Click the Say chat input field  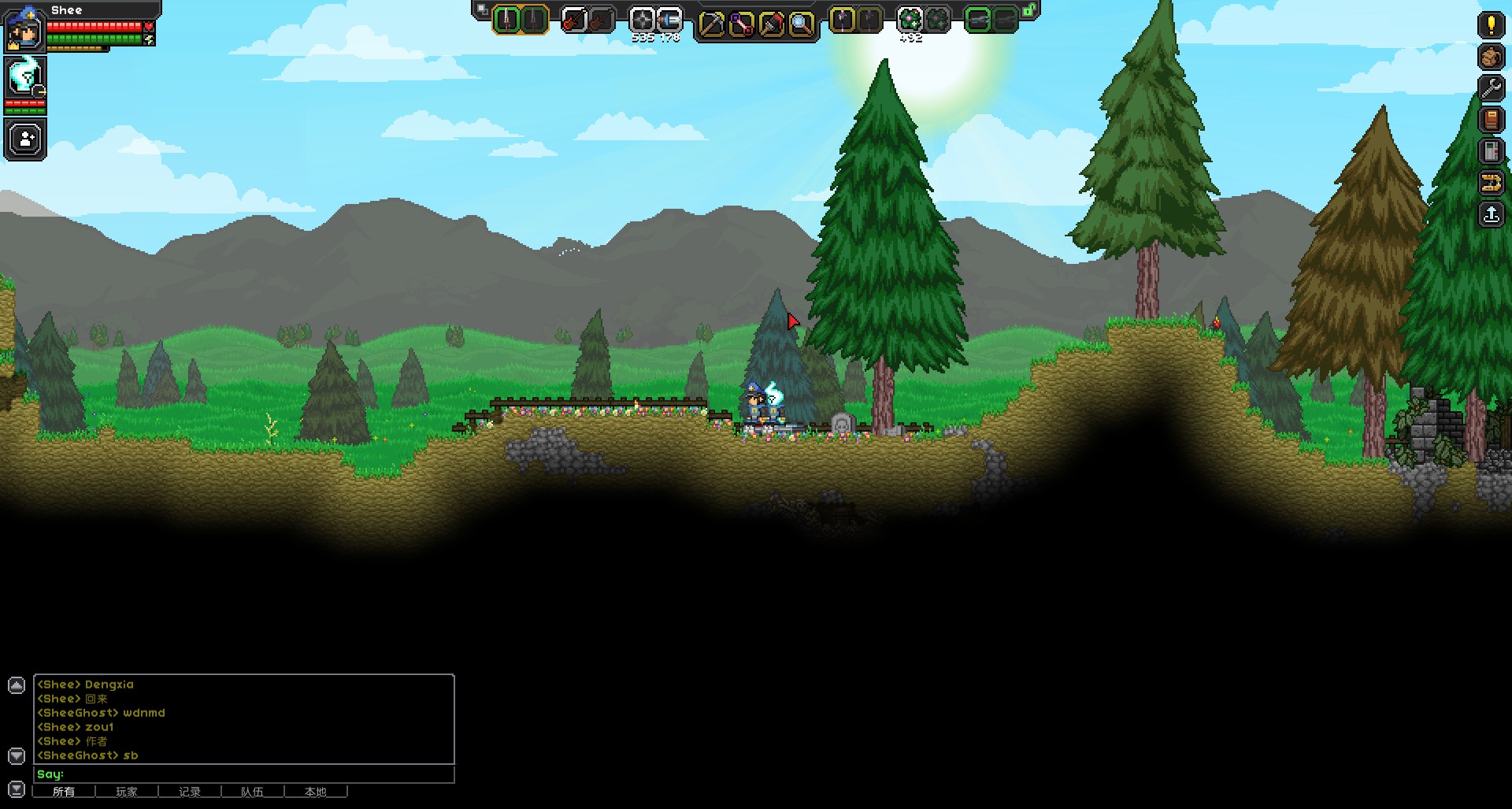tap(244, 774)
